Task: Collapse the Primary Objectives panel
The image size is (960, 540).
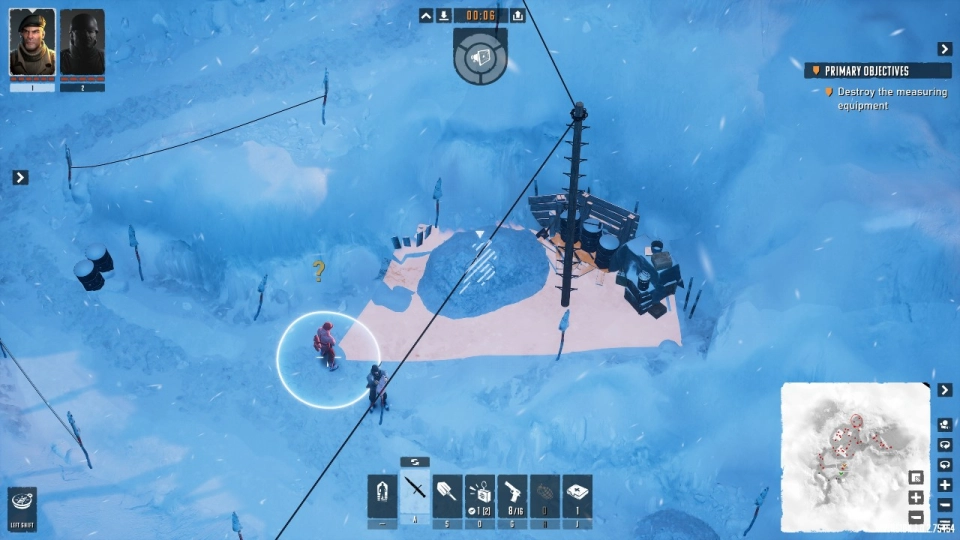Action: 944,49
